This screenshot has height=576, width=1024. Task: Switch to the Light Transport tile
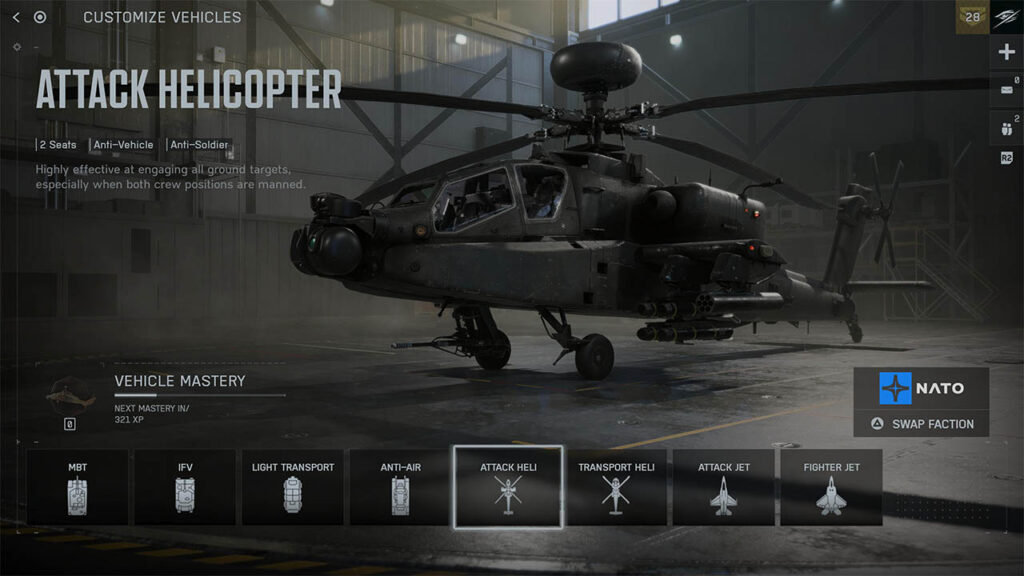pos(293,487)
